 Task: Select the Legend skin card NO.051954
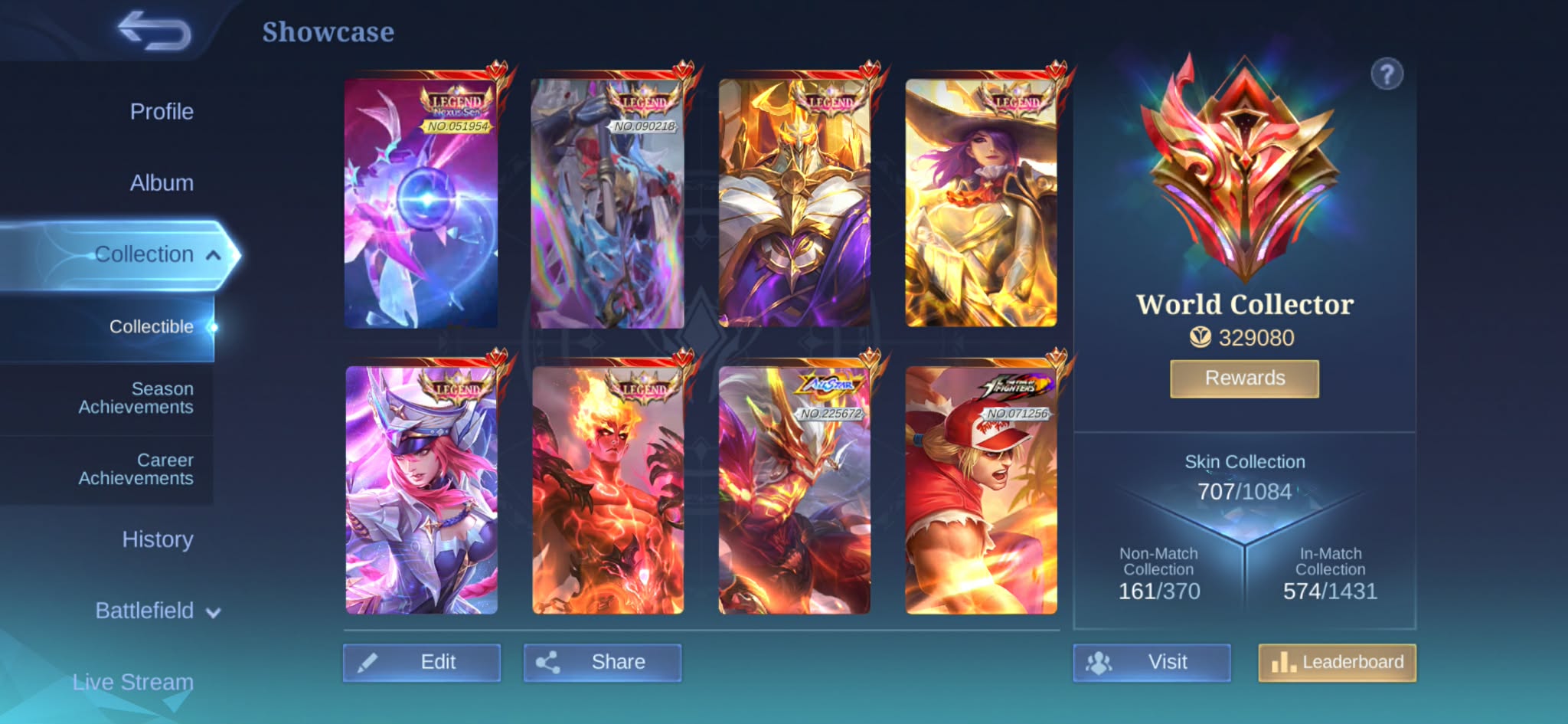[421, 204]
